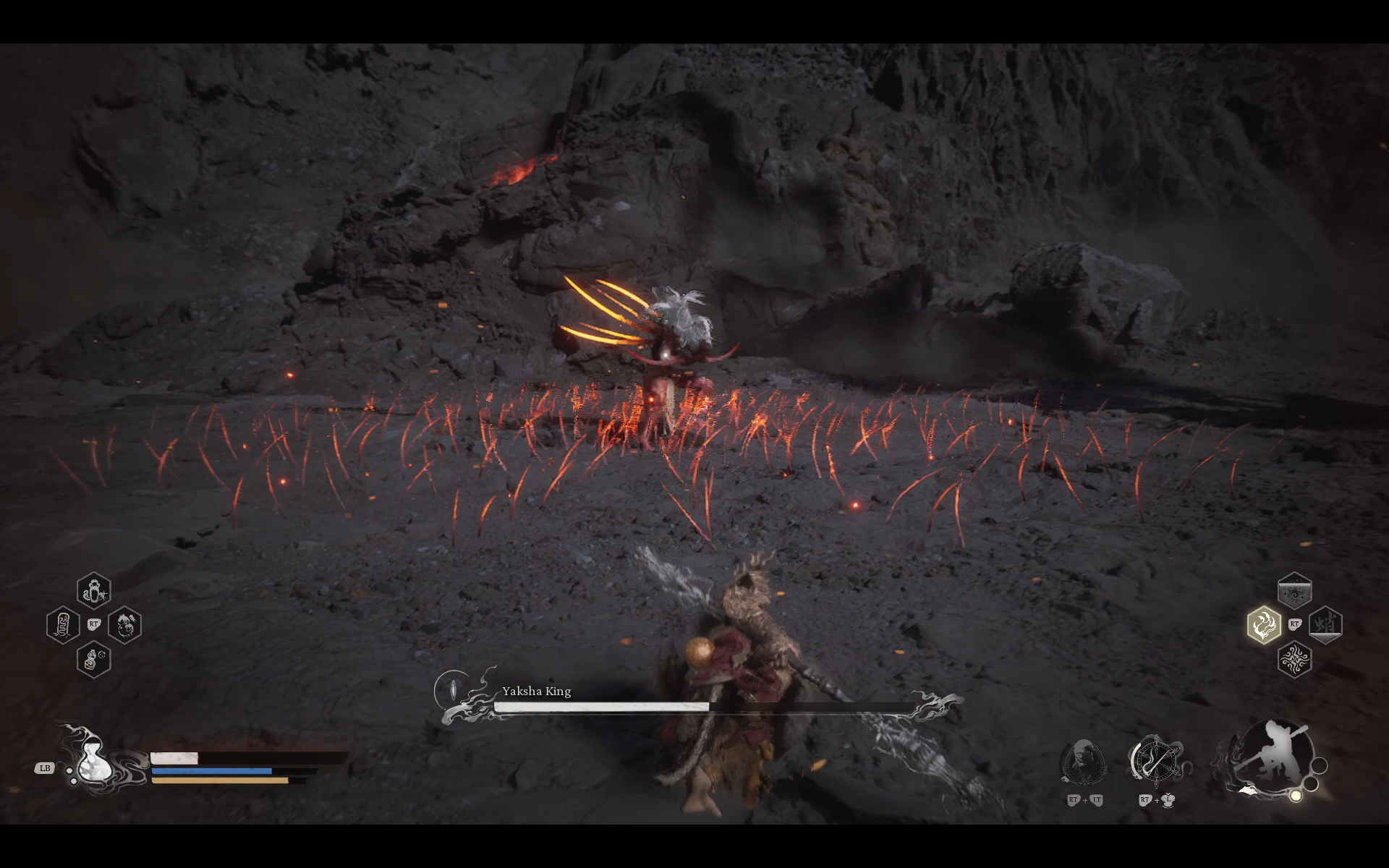Viewport: 1389px width, 868px height.
Task: Click the scroll consumable icon left of RT
Action: (x=64, y=624)
